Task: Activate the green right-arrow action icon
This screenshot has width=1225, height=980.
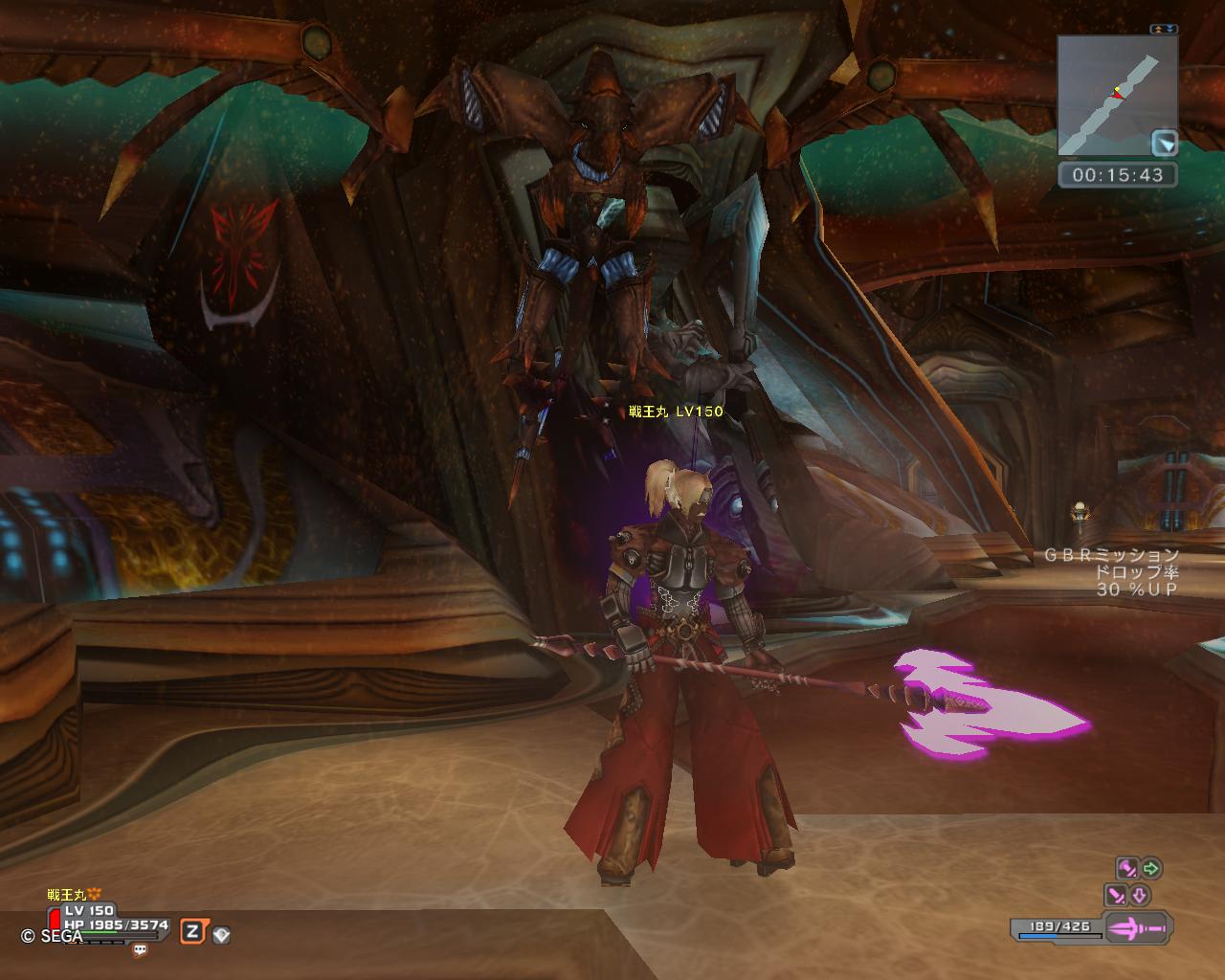Action: (1151, 868)
